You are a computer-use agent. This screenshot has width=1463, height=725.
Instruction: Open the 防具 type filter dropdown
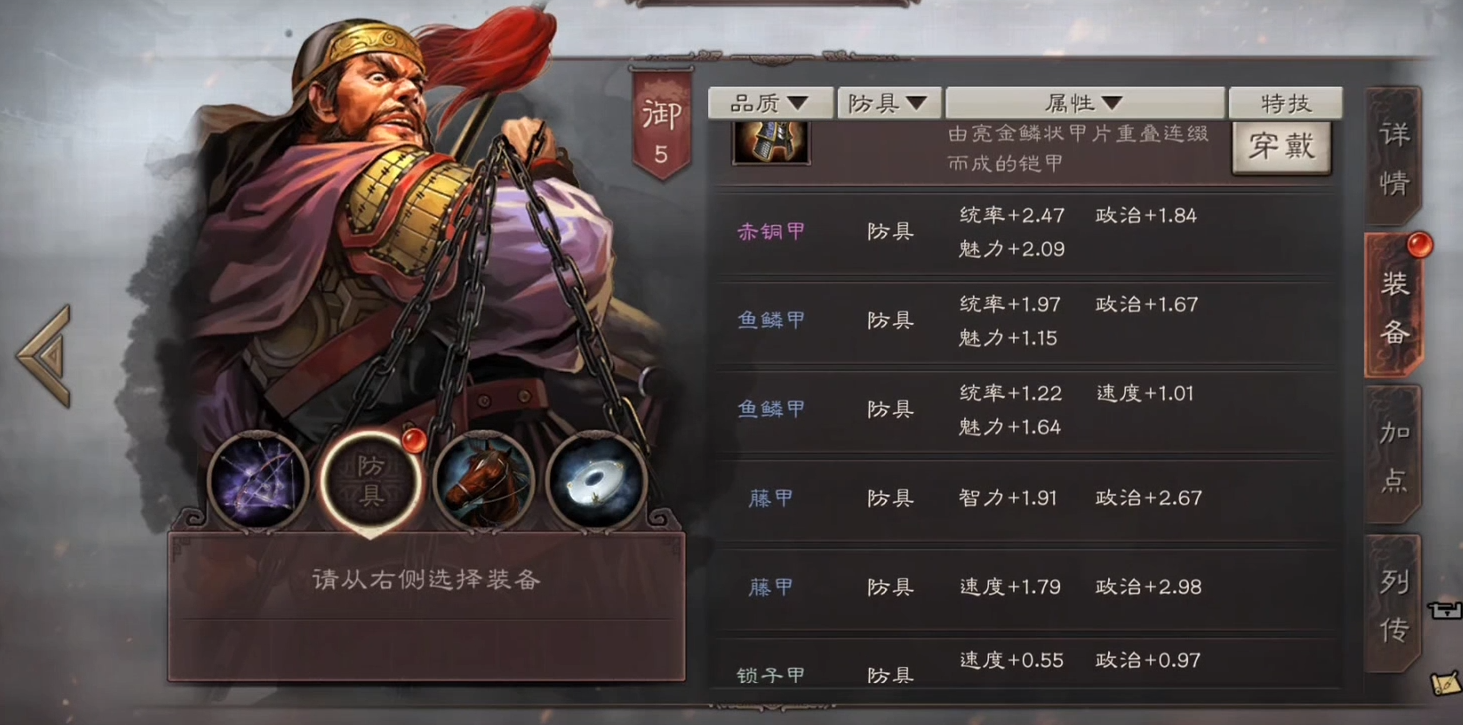[x=888, y=103]
